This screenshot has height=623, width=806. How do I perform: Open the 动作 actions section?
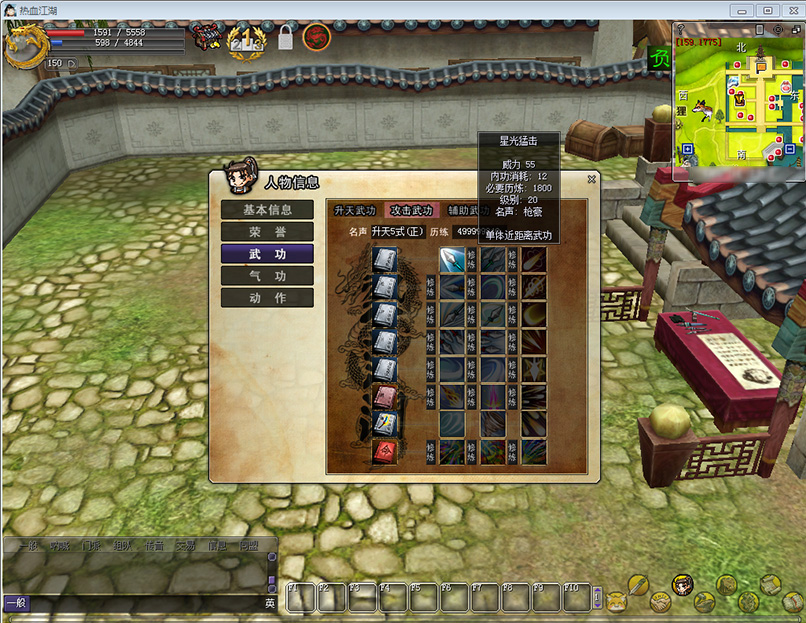(267, 298)
